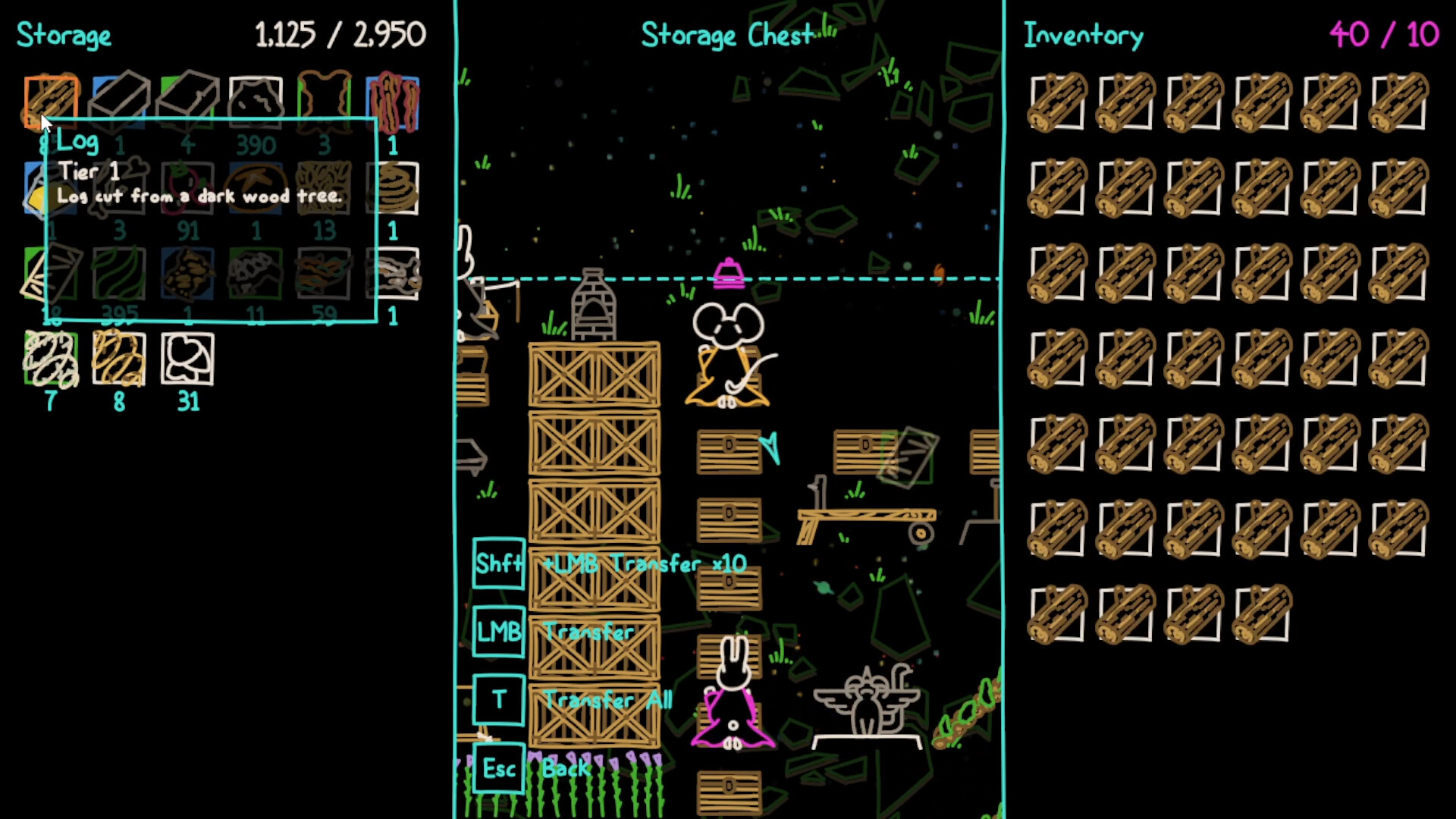Click the brown animal hide slot

(x=324, y=101)
